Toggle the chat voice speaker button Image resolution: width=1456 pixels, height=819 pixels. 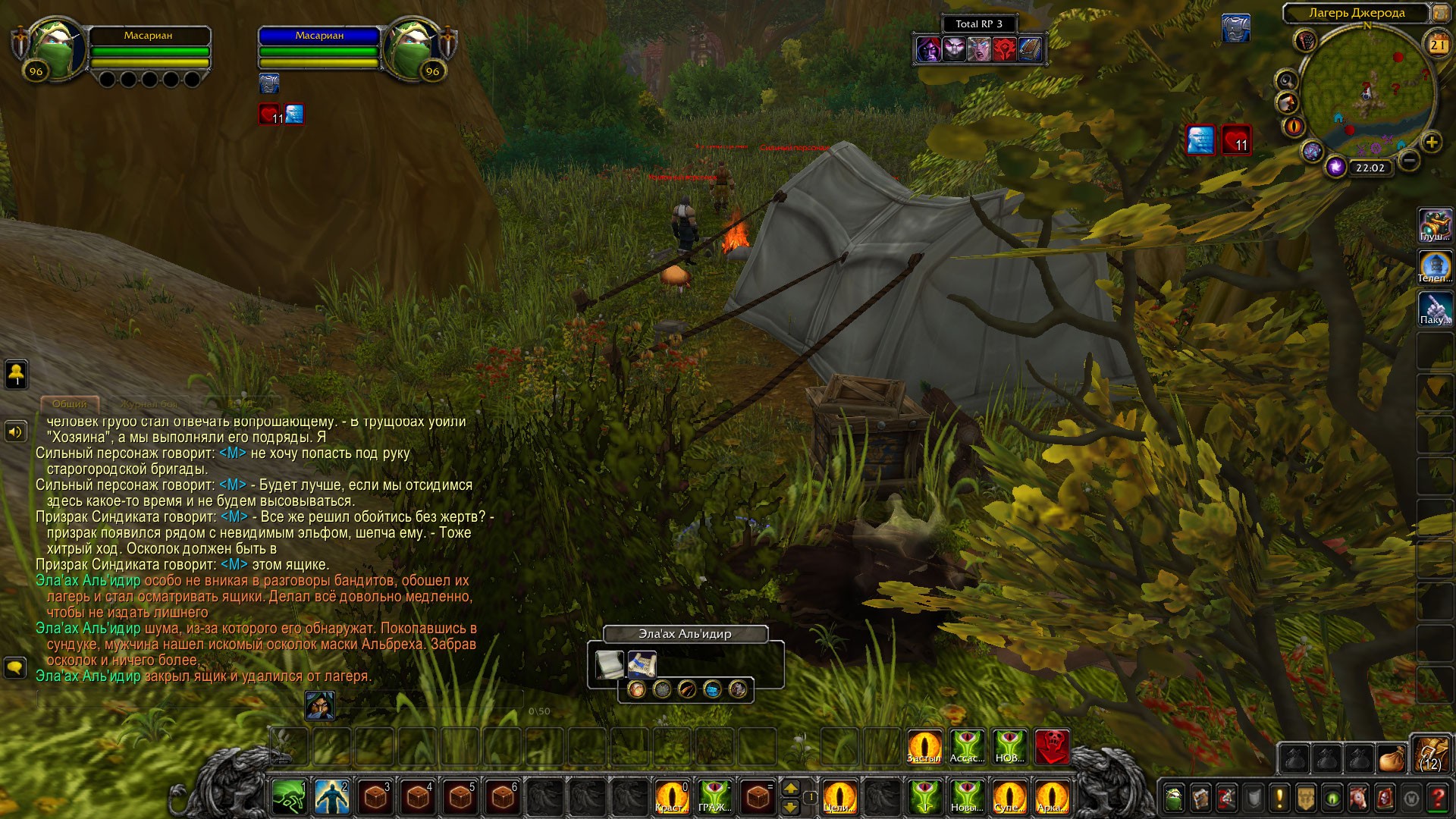pos(16,432)
